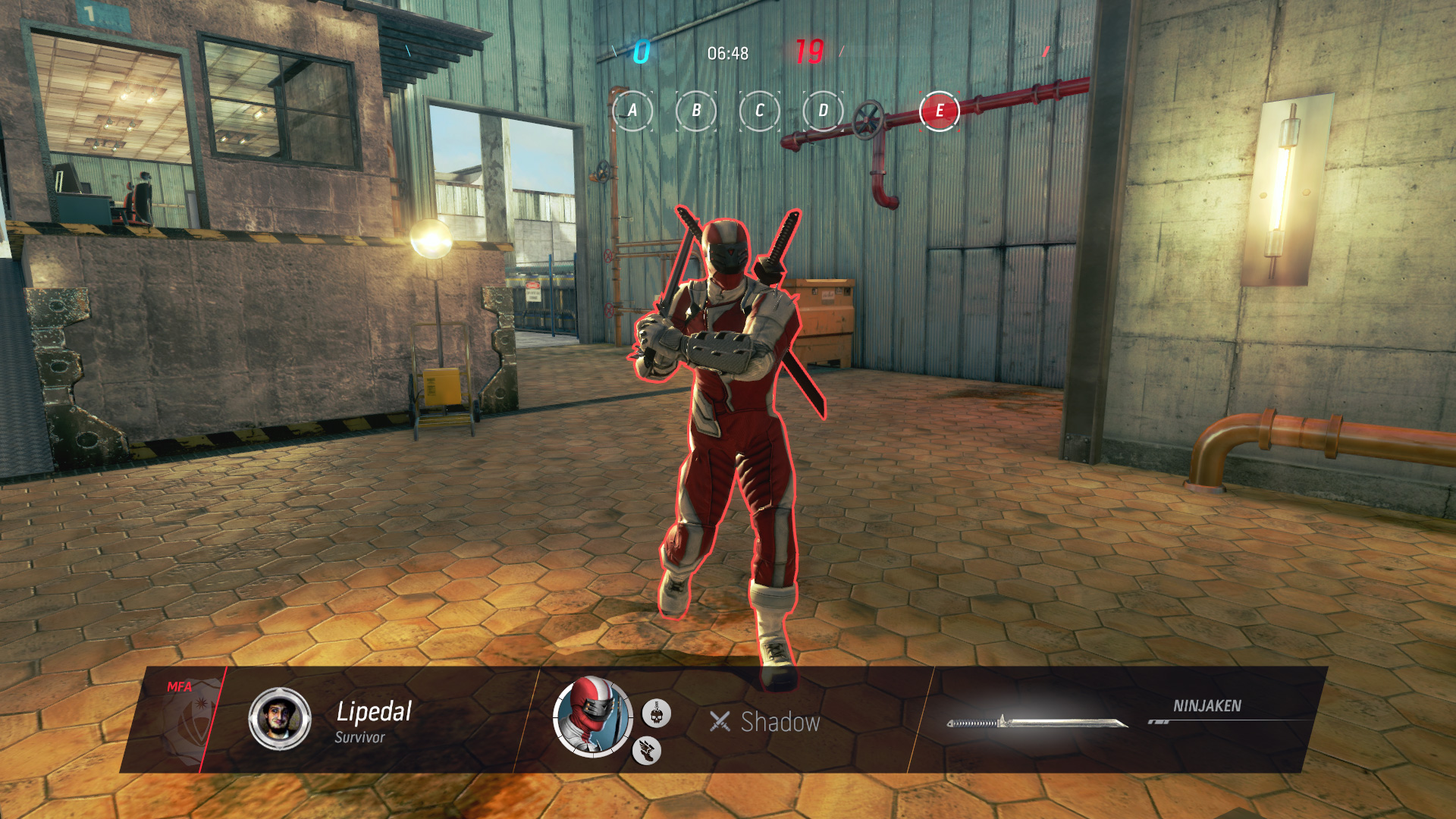
Task: Select capture point A marker
Action: click(632, 111)
